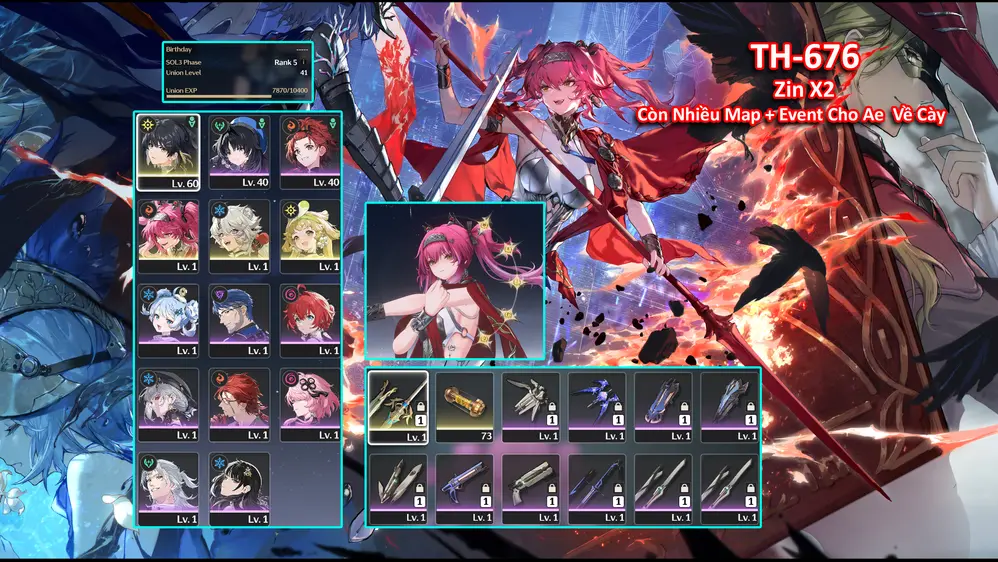Choose the purple-blue spiked gauntlets weapon slot
This screenshot has height=562, width=998.
pos(597,407)
